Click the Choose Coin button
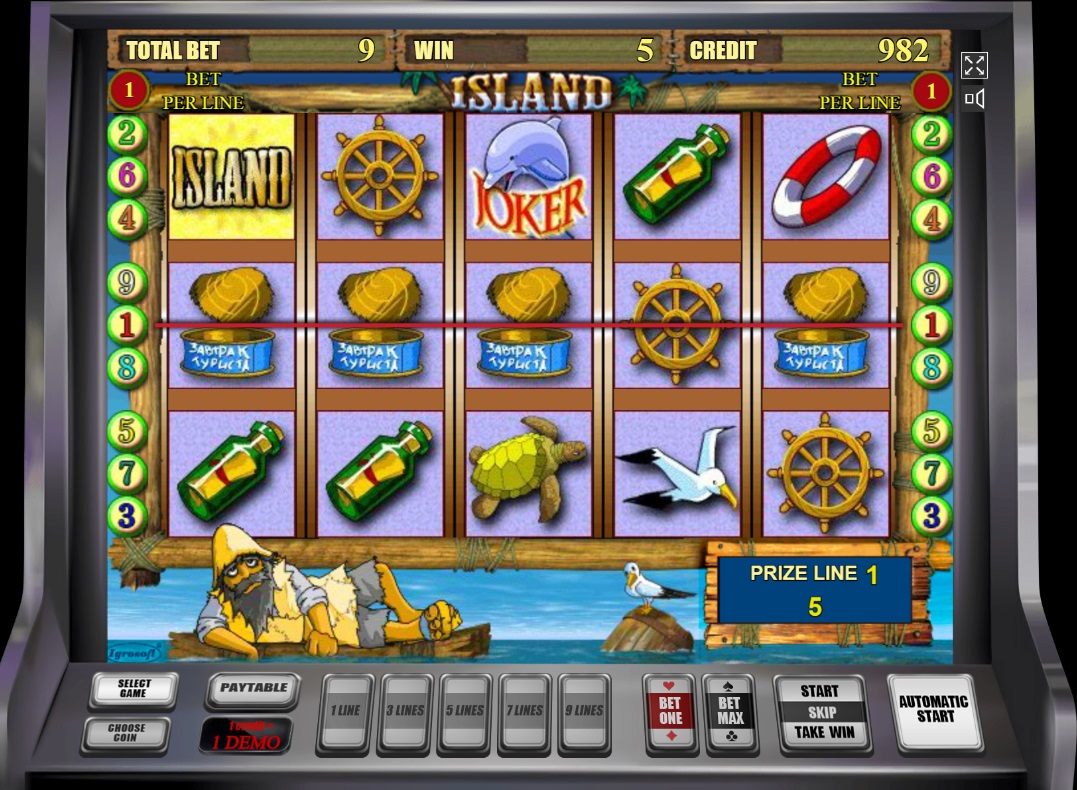Viewport: 1077px width, 790px height. pyautogui.click(x=126, y=733)
